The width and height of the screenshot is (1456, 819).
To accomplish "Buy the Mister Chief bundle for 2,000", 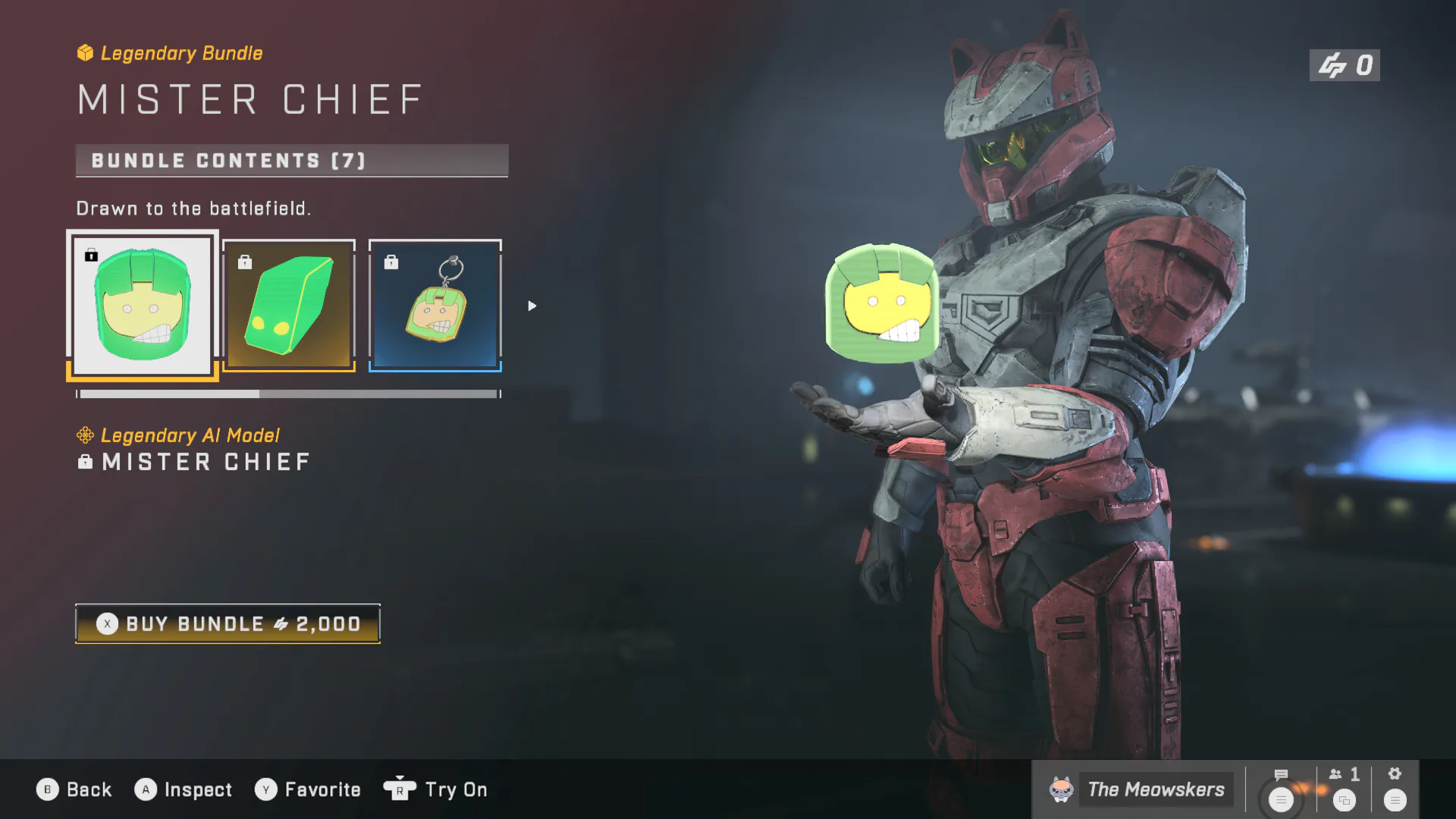I will 227,624.
